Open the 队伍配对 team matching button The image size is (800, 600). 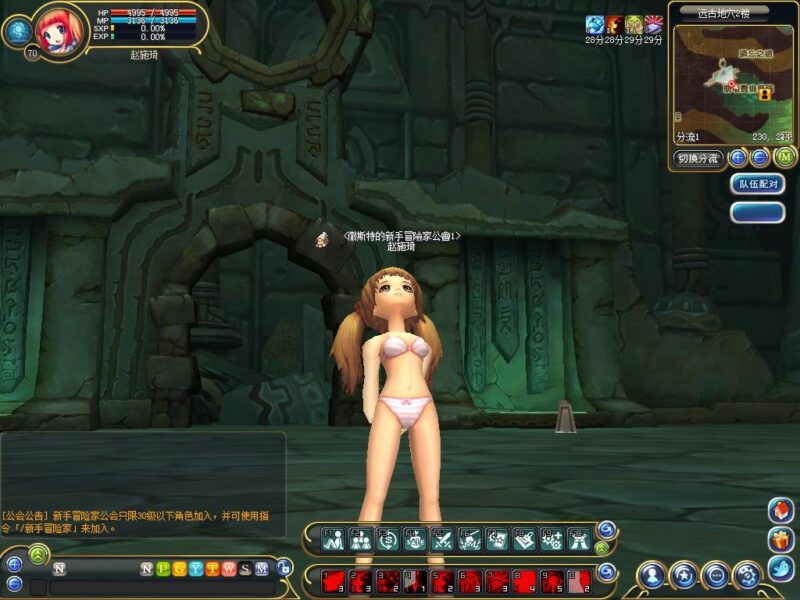point(757,184)
